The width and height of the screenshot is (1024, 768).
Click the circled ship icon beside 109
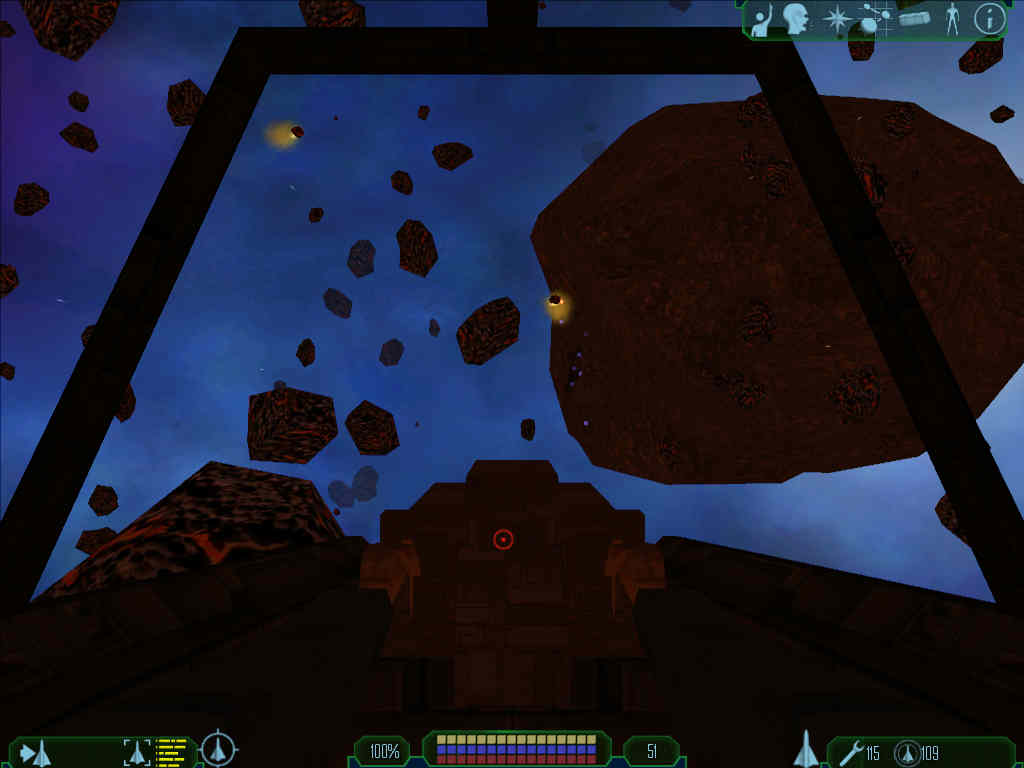[906, 753]
